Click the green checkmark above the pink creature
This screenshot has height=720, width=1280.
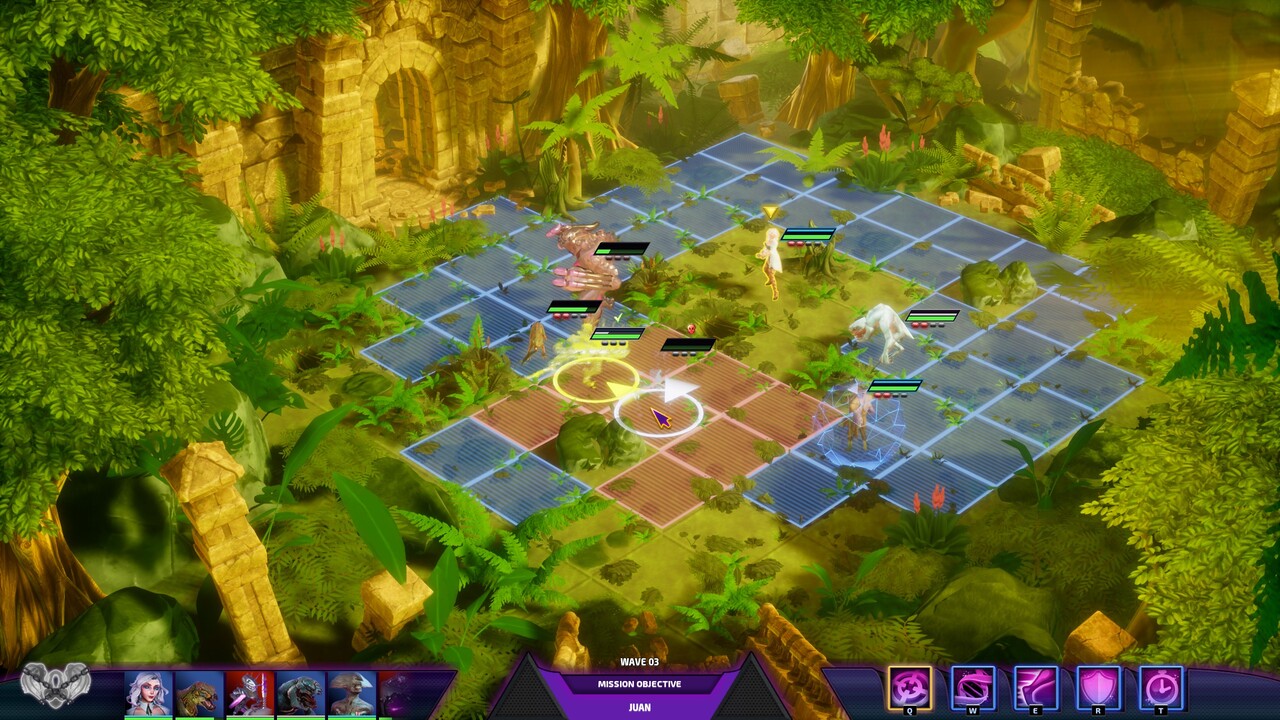tap(618, 318)
